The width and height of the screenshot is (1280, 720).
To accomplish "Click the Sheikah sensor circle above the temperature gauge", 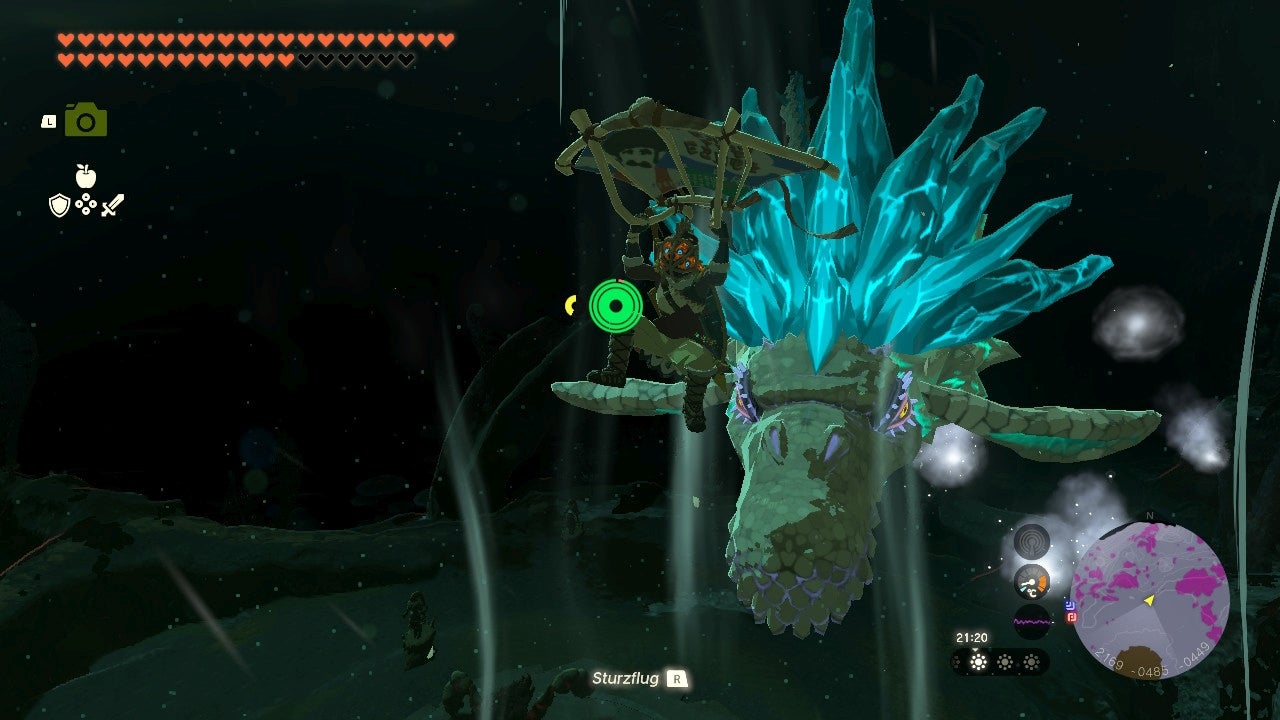I will coord(1032,540).
